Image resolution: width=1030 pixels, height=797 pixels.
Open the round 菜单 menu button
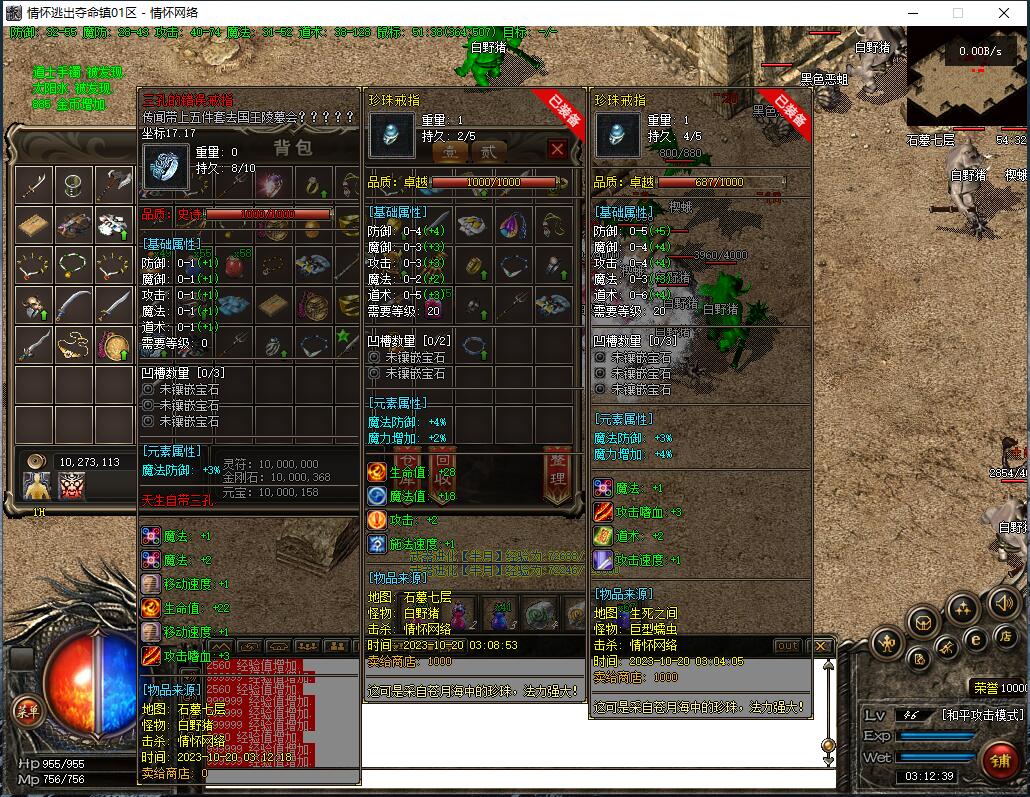tap(27, 711)
